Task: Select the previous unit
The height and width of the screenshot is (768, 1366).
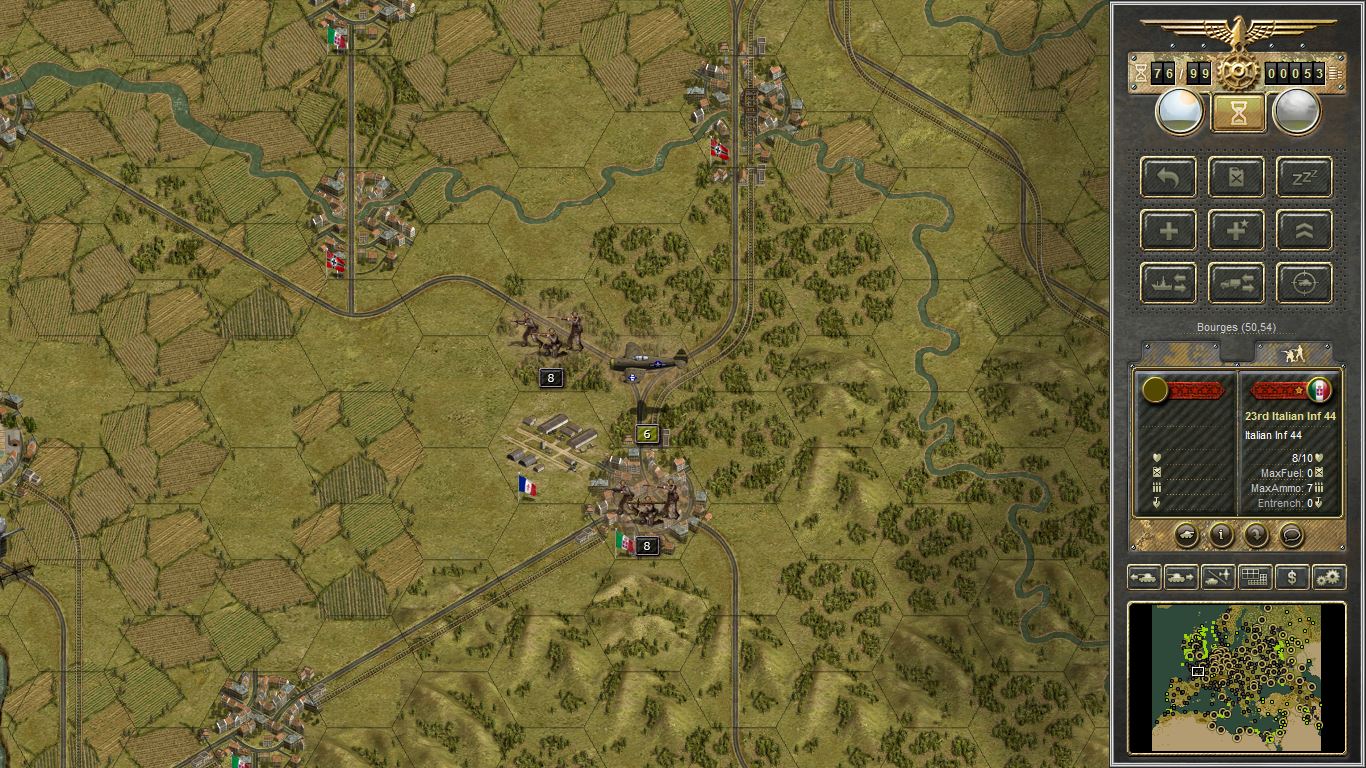Action: [1142, 577]
